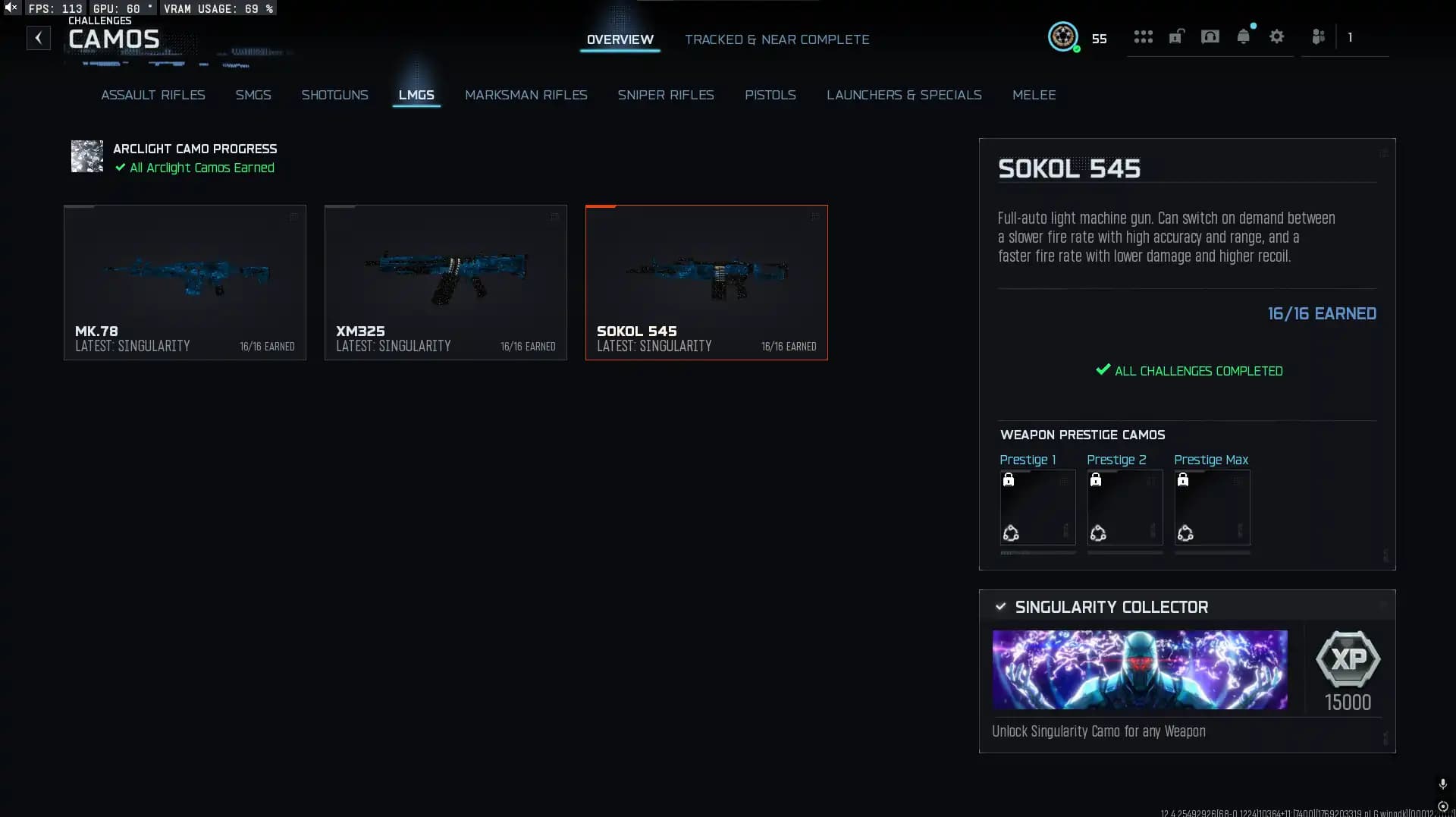Open the Sniper Rifles category tab
Screen dimensions: 1456x817
pyautogui.click(x=666, y=95)
